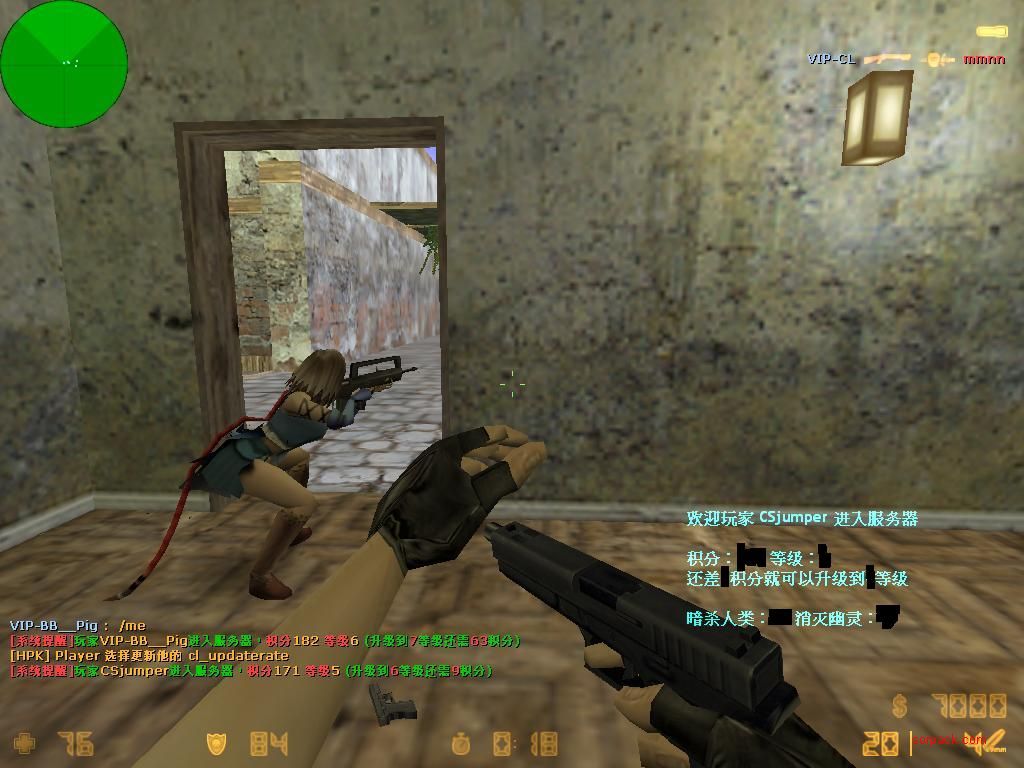The width and height of the screenshot is (1024, 768).
Task: Click the flashlight icon
Action: [993, 33]
